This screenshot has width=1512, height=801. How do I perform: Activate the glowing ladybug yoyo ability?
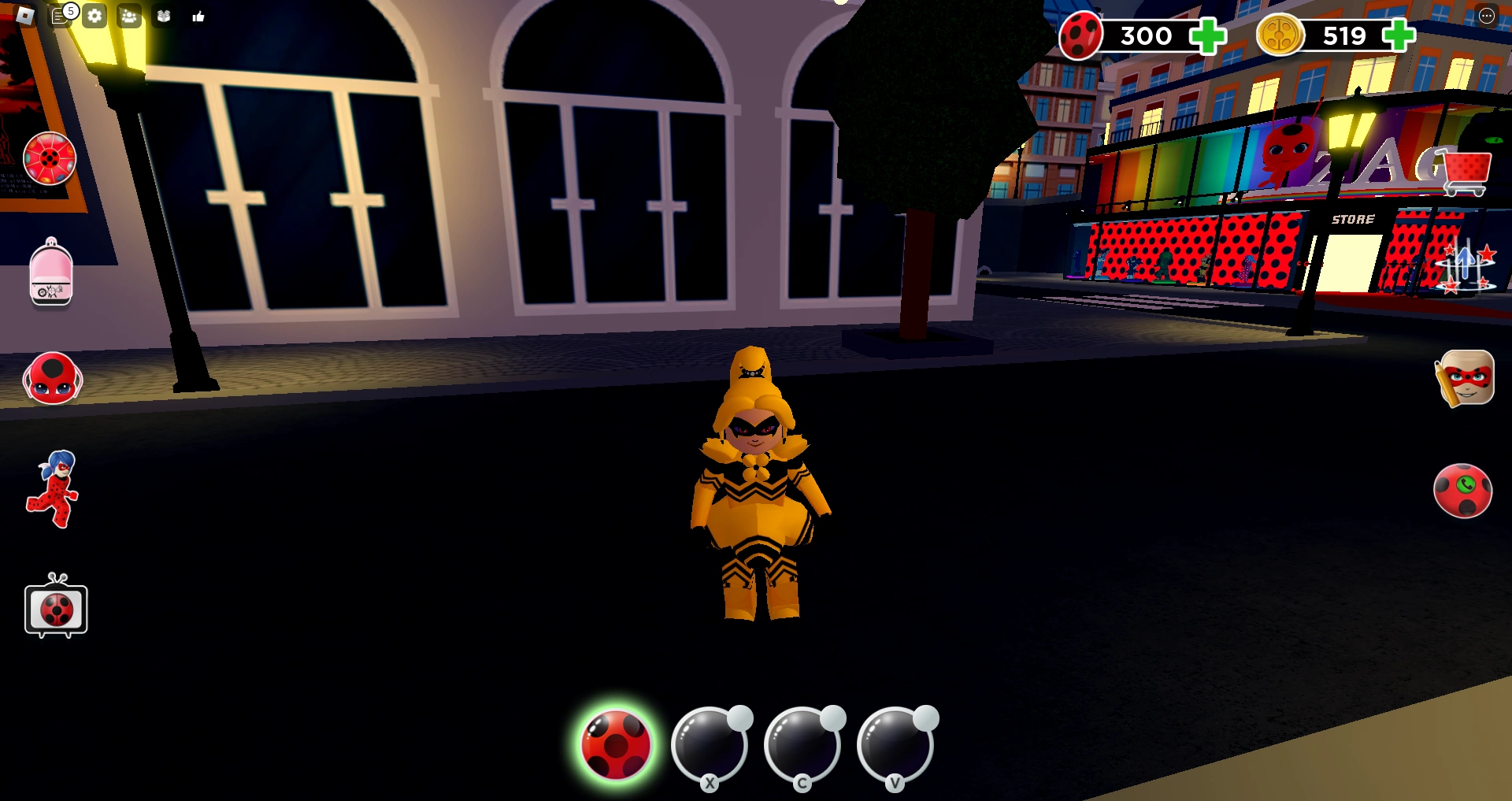616,746
